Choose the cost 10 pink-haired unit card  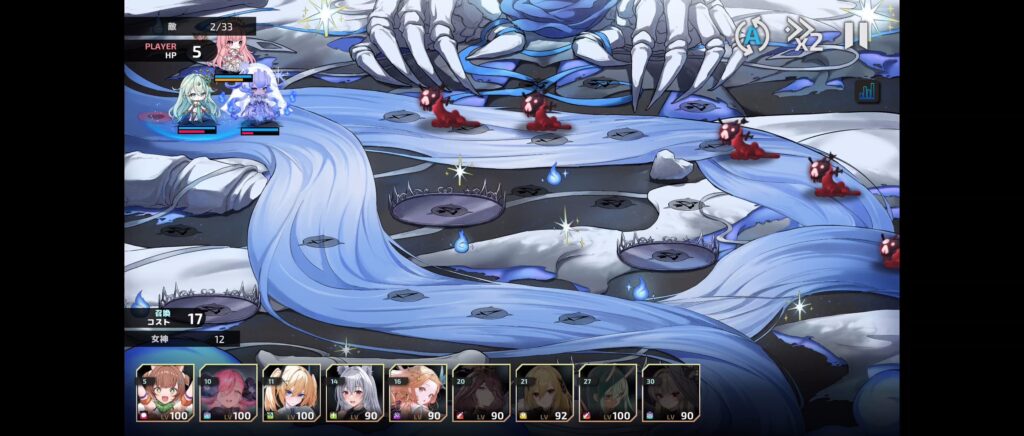click(228, 392)
